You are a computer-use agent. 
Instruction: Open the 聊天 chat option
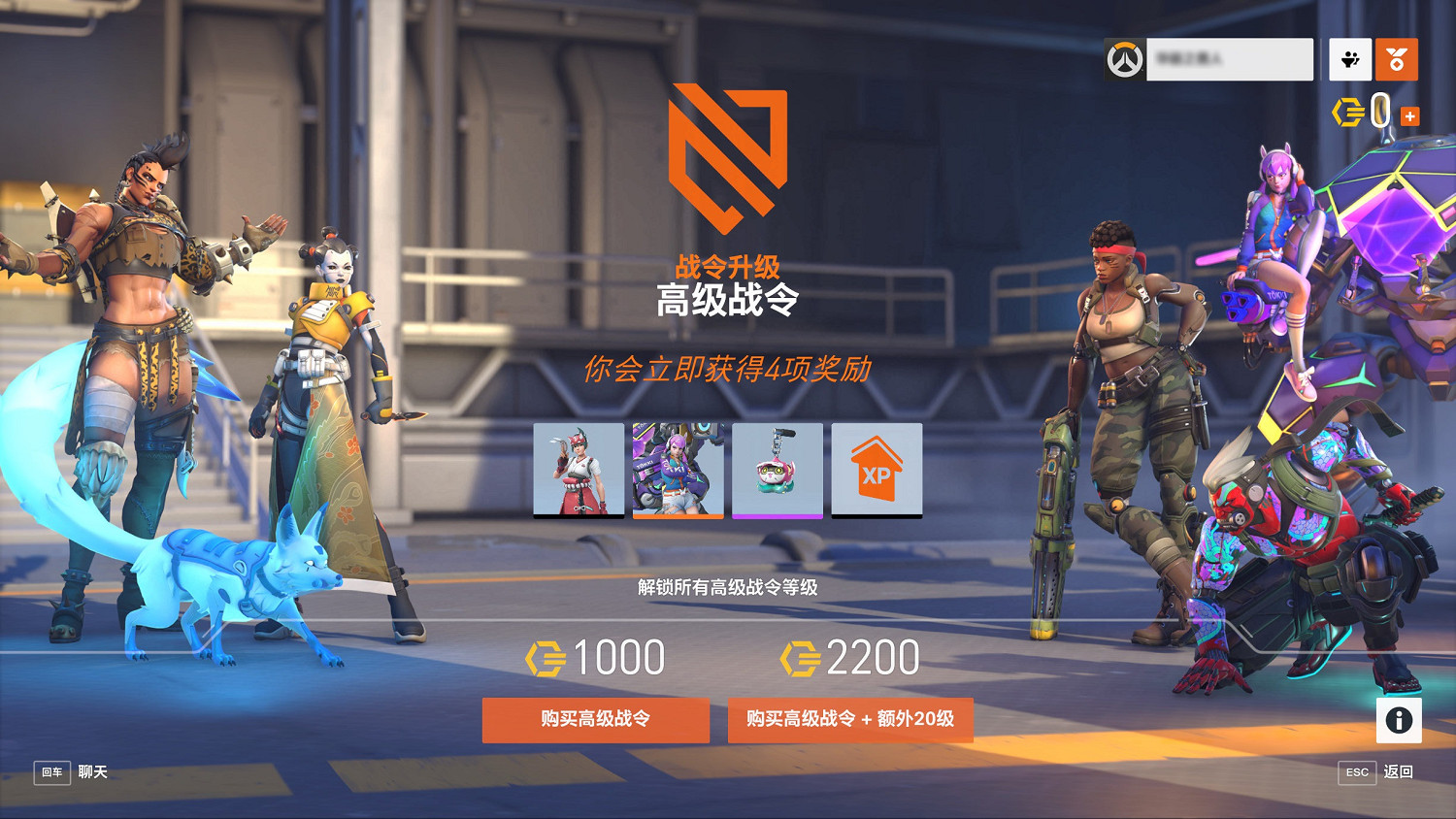click(x=94, y=773)
